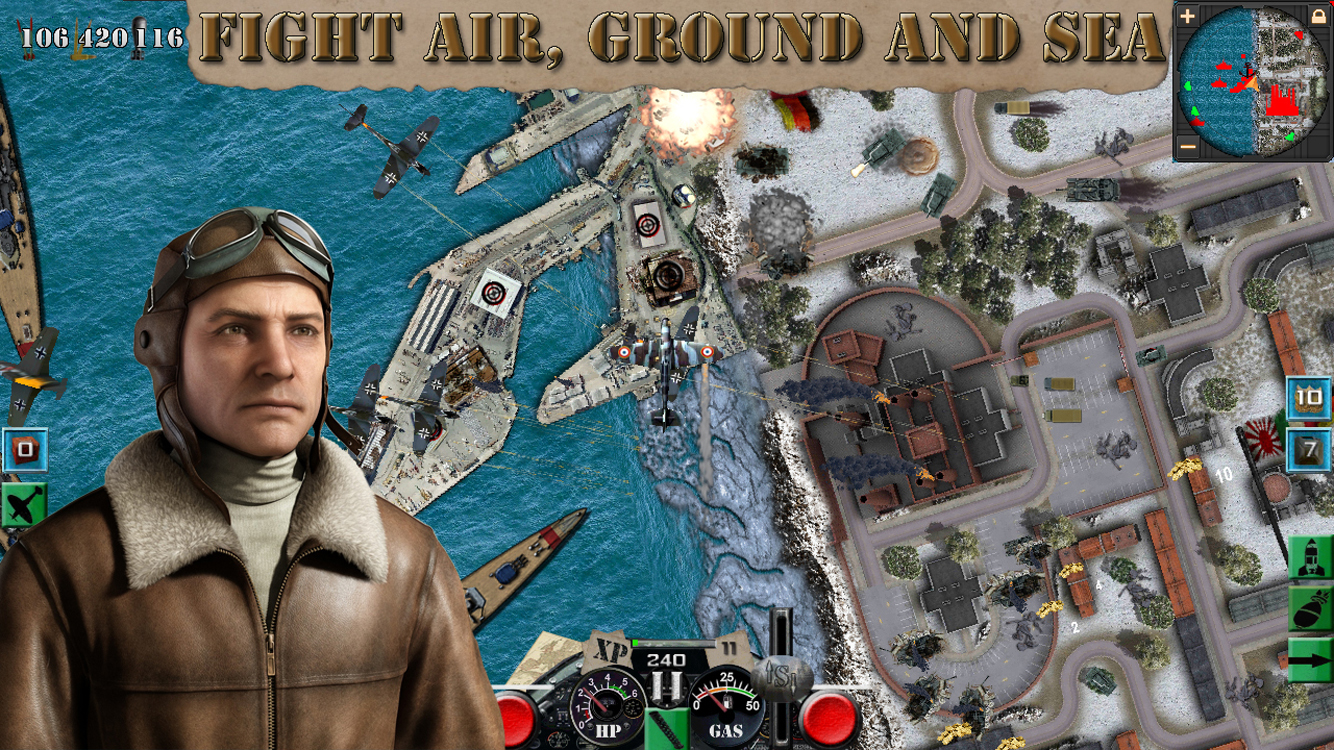1334x750 pixels.
Task: Click the green Spitfire aircraft icon
Action: 23,503
